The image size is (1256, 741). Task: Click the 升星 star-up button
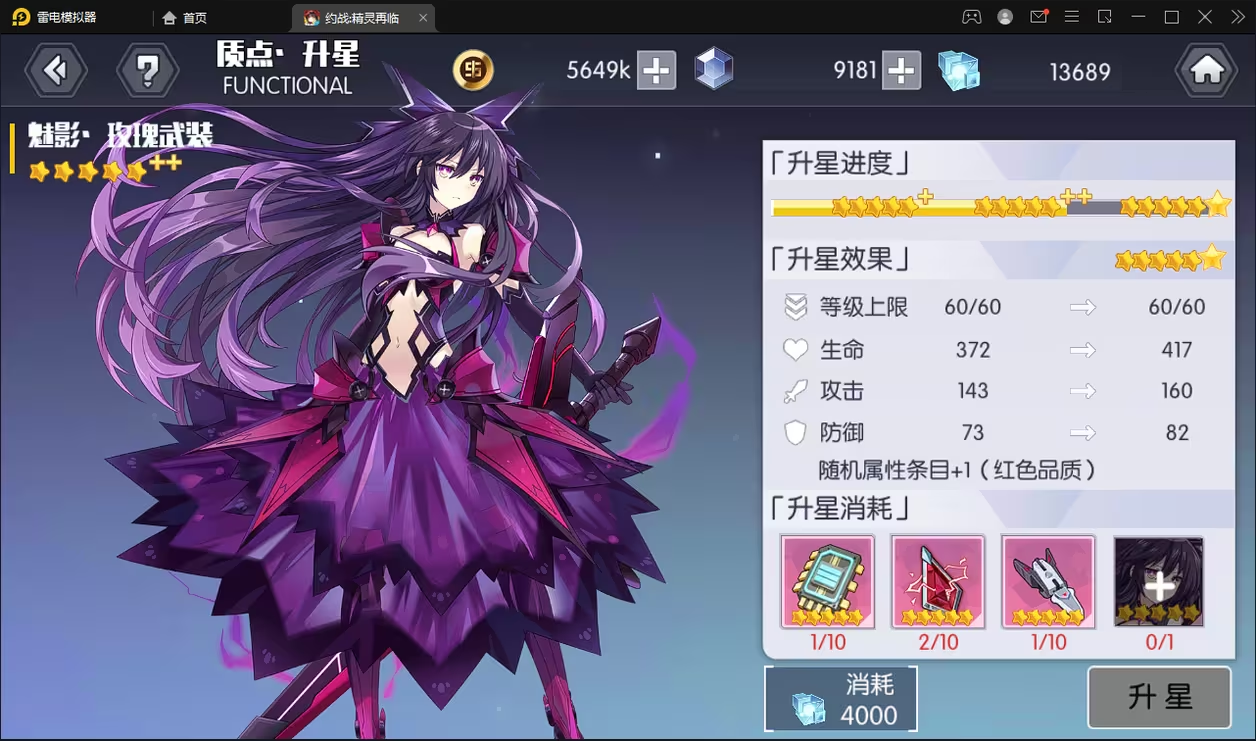pyautogui.click(x=1159, y=697)
